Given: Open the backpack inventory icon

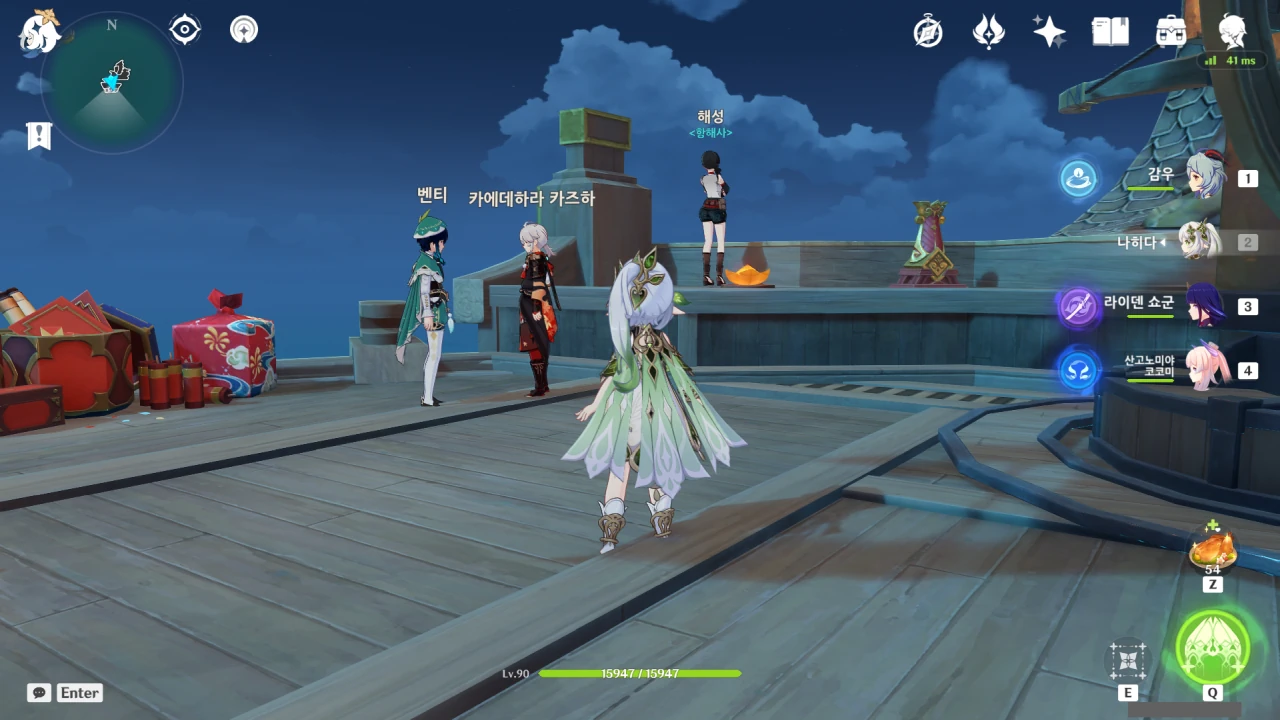Looking at the screenshot, I should (x=1171, y=32).
